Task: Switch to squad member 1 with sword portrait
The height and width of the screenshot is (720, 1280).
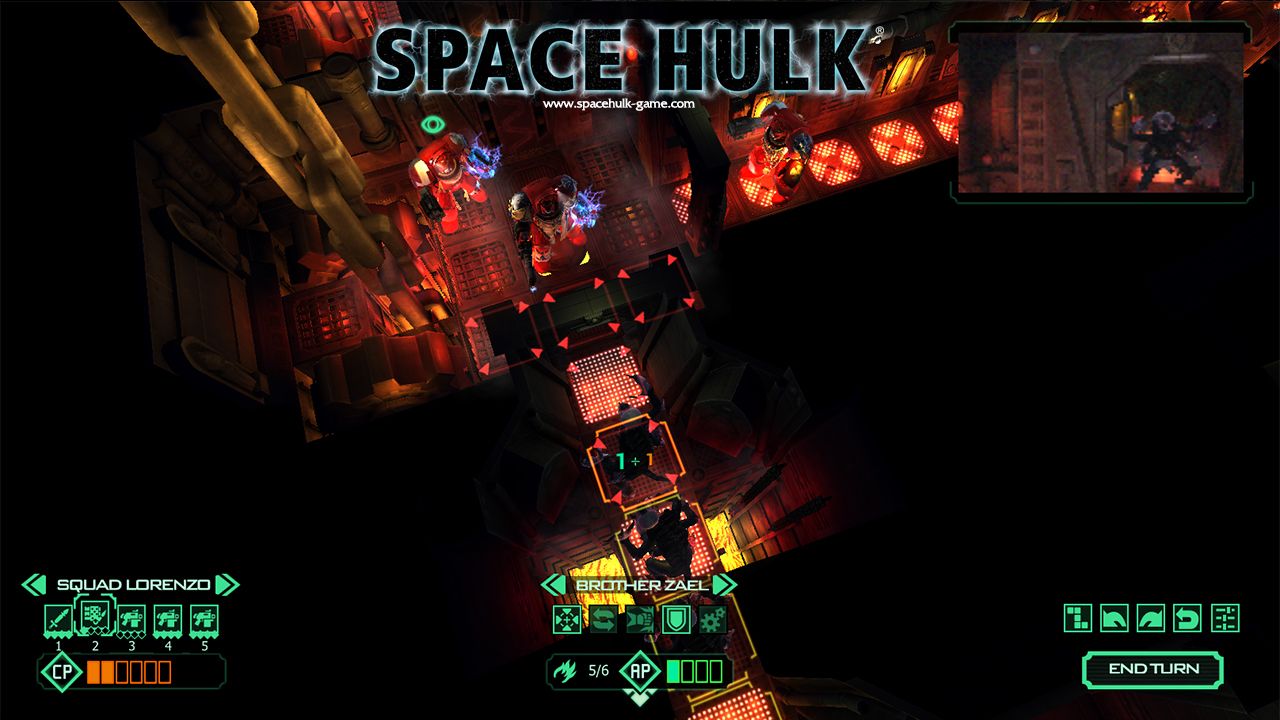Action: (57, 616)
